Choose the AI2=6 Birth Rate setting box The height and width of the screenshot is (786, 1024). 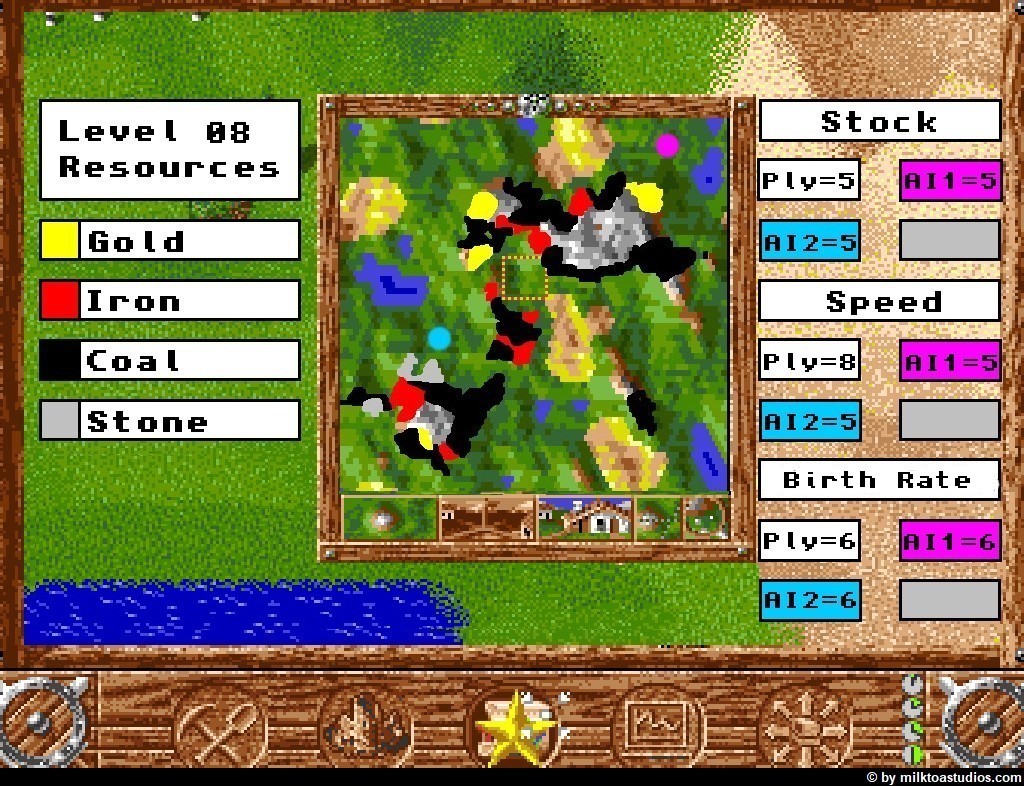click(x=809, y=600)
